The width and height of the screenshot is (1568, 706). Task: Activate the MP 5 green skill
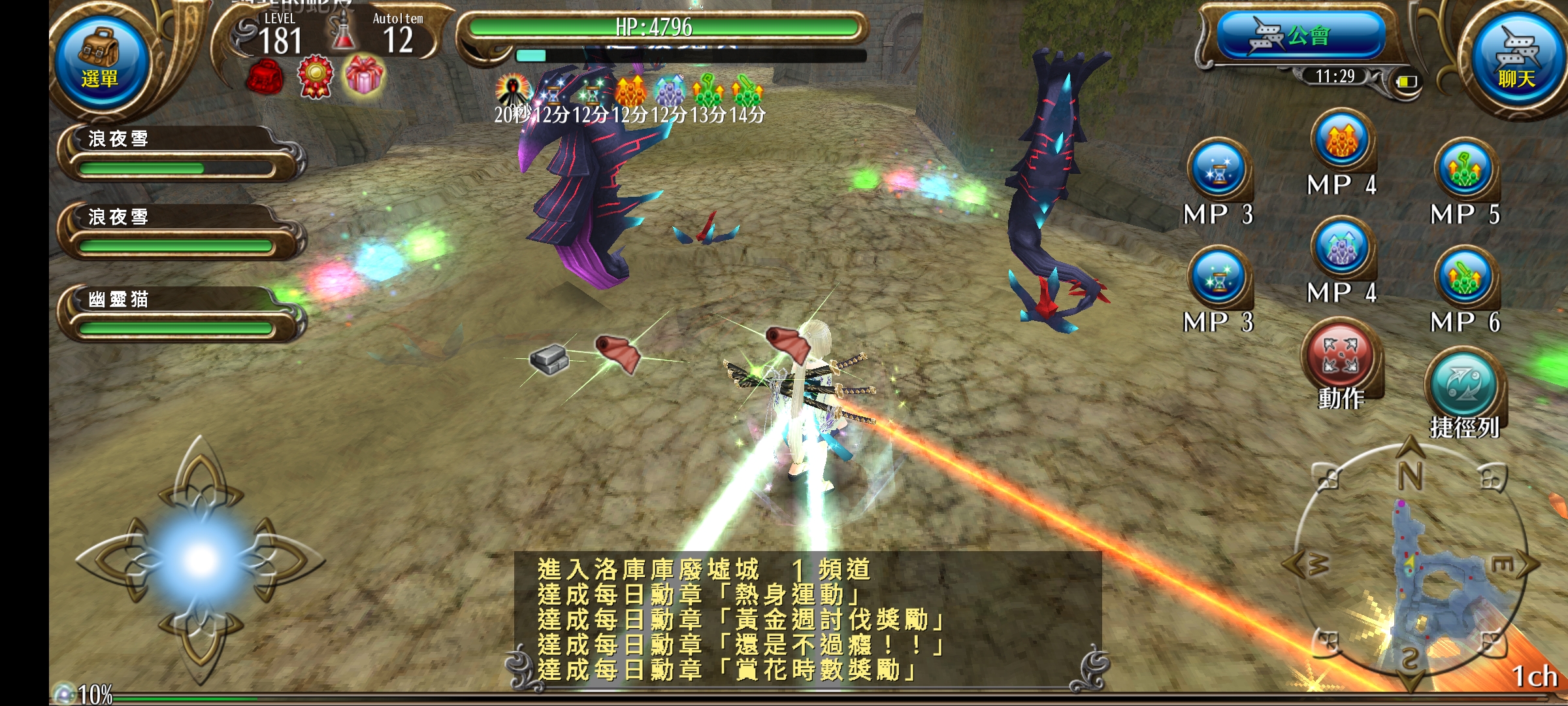pos(1465,171)
